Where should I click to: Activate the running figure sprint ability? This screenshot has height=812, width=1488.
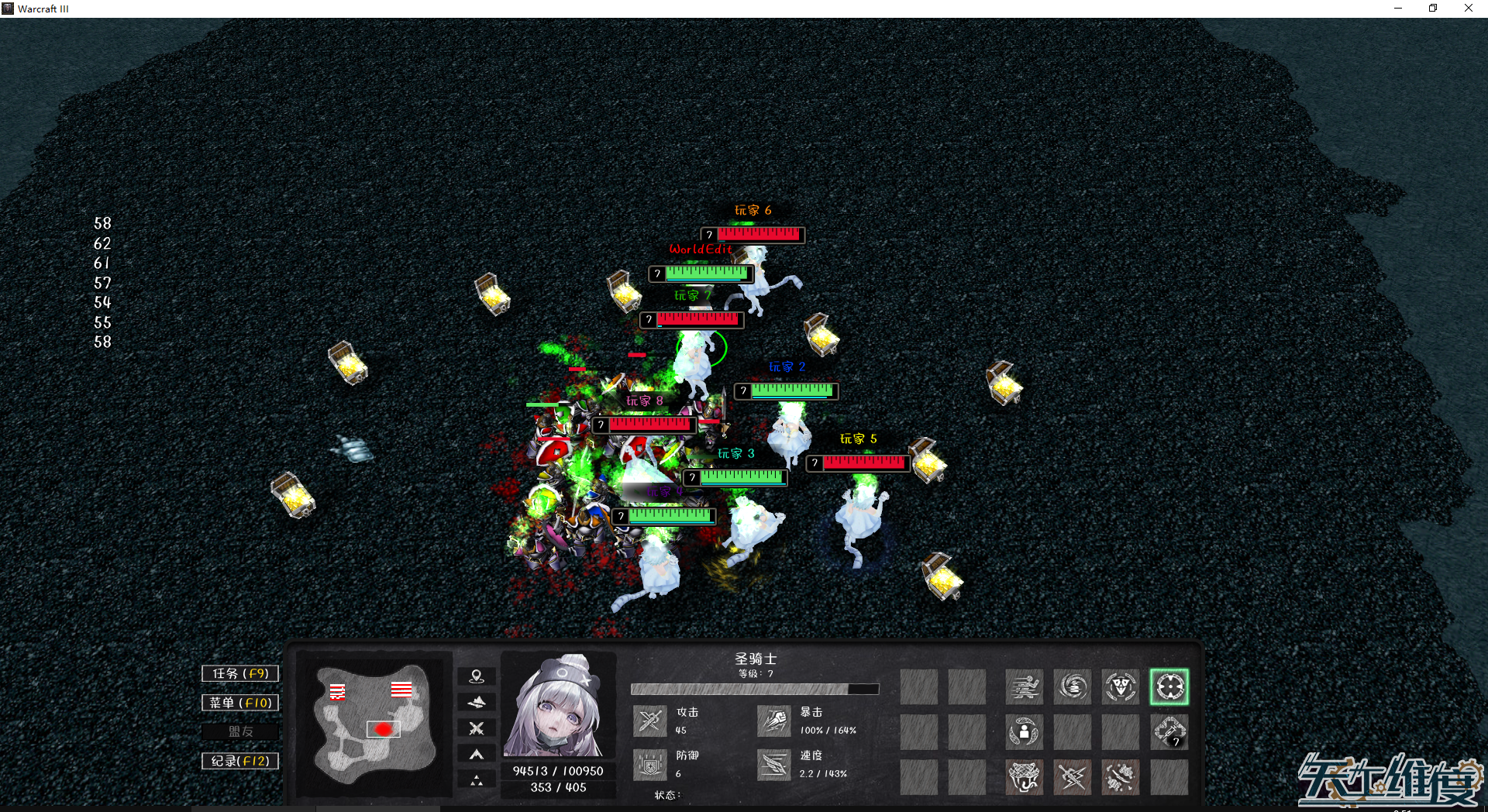[1025, 686]
